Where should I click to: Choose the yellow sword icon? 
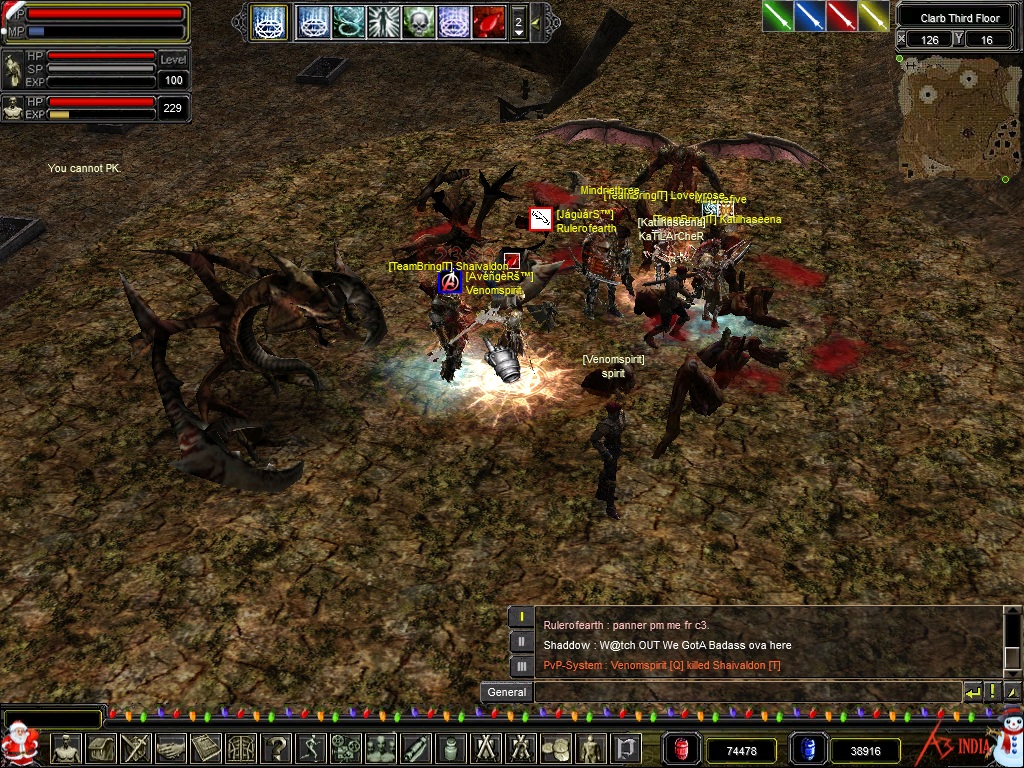(873, 16)
